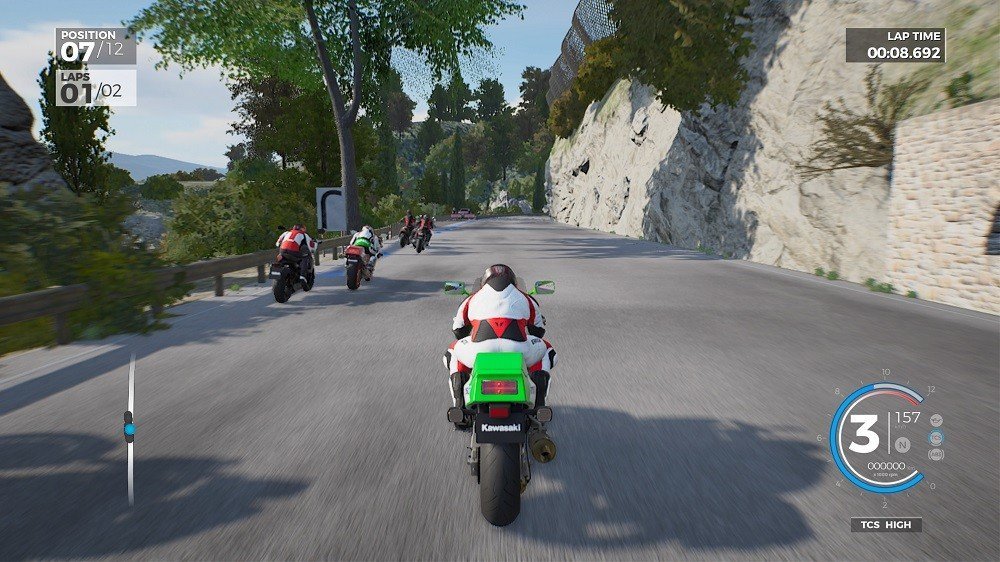Click the blue marker on the vertical bar
Image resolution: width=1000 pixels, height=562 pixels.
pos(128,429)
